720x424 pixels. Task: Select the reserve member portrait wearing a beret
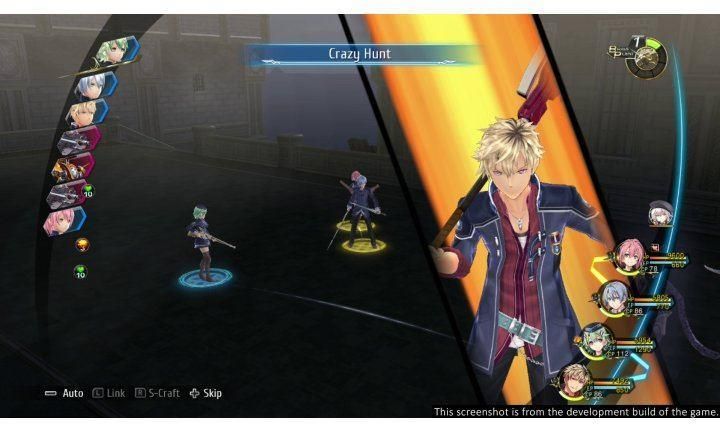658,213
